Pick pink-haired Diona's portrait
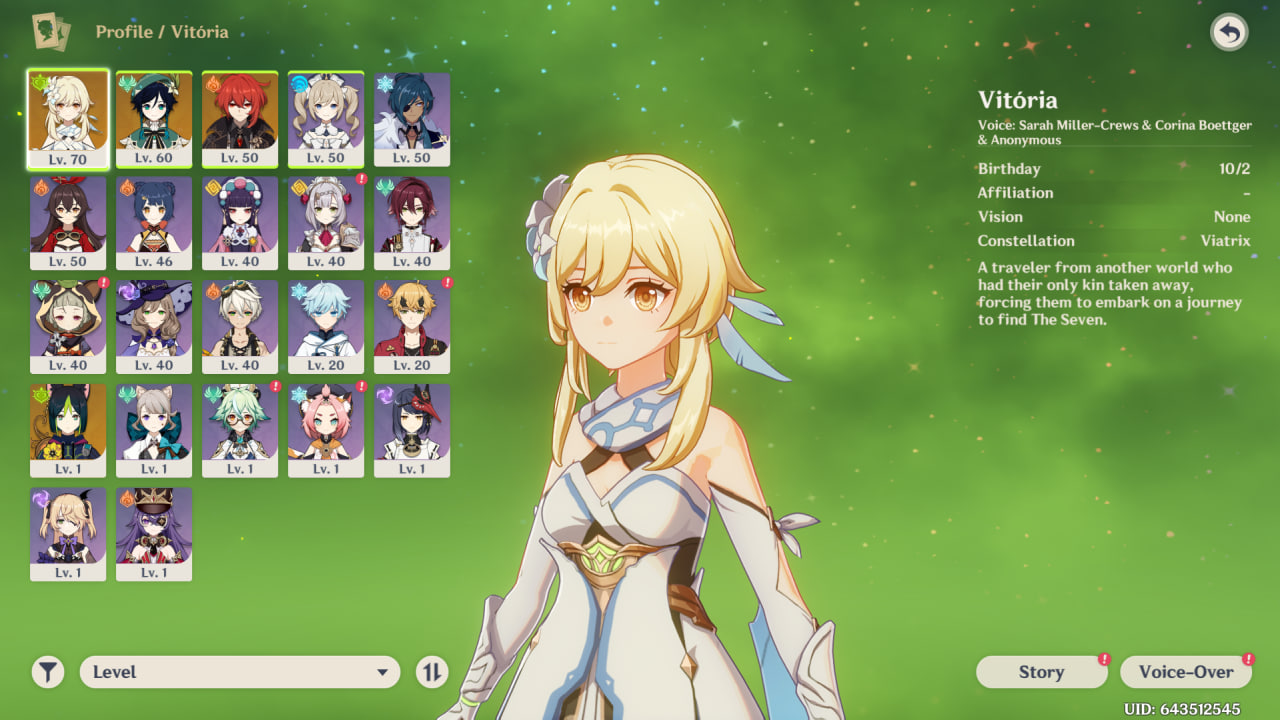This screenshot has width=1280, height=720. click(326, 430)
